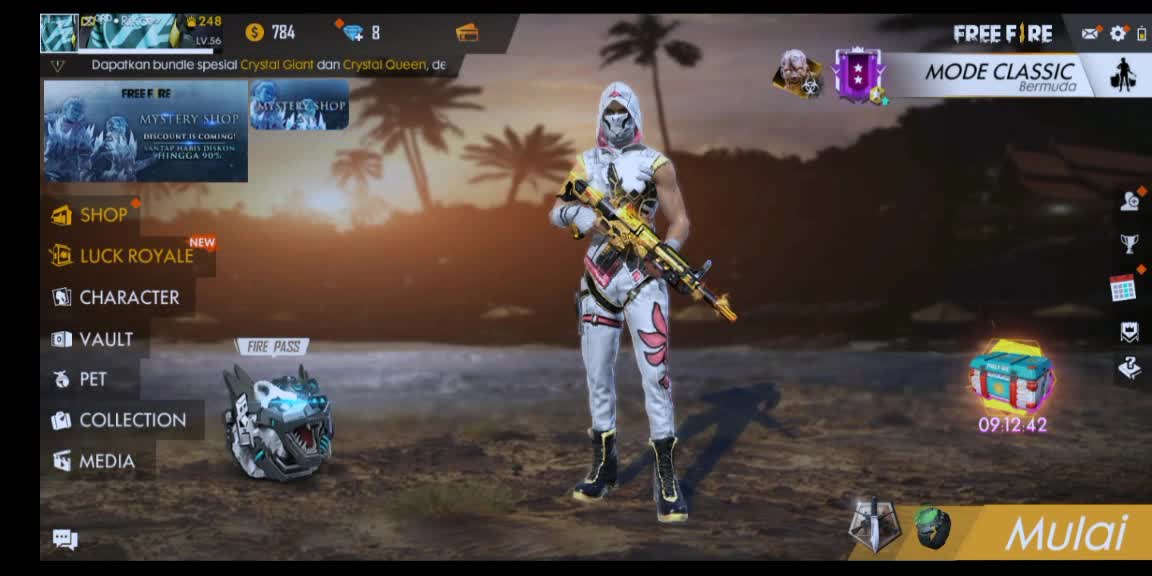Open the timed loot crate reward
The image size is (1152, 576).
(x=1011, y=377)
